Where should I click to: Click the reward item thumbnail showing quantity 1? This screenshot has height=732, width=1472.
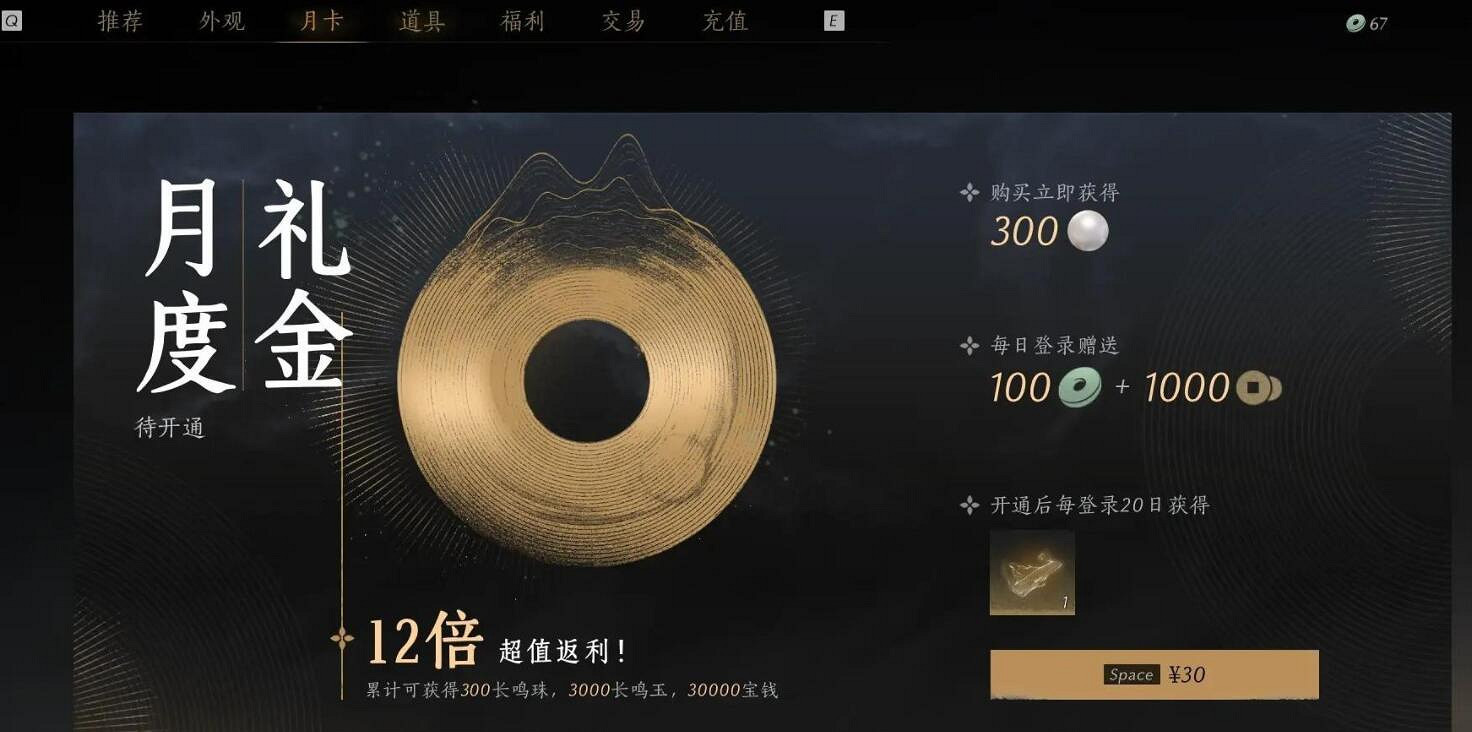[x=1033, y=573]
